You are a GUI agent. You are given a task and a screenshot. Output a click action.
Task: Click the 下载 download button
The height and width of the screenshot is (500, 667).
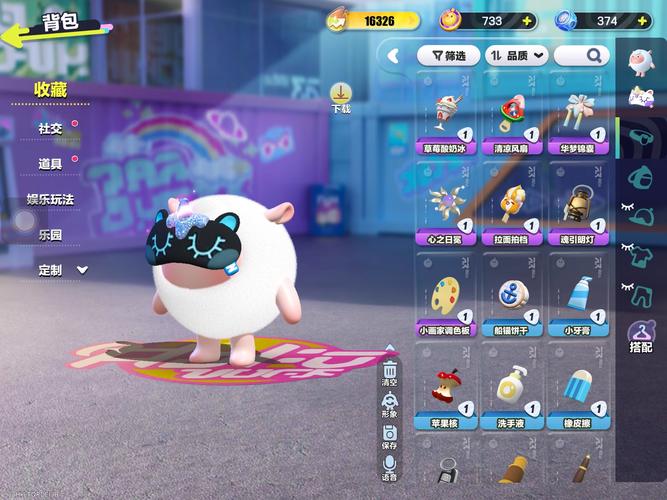coord(341,97)
